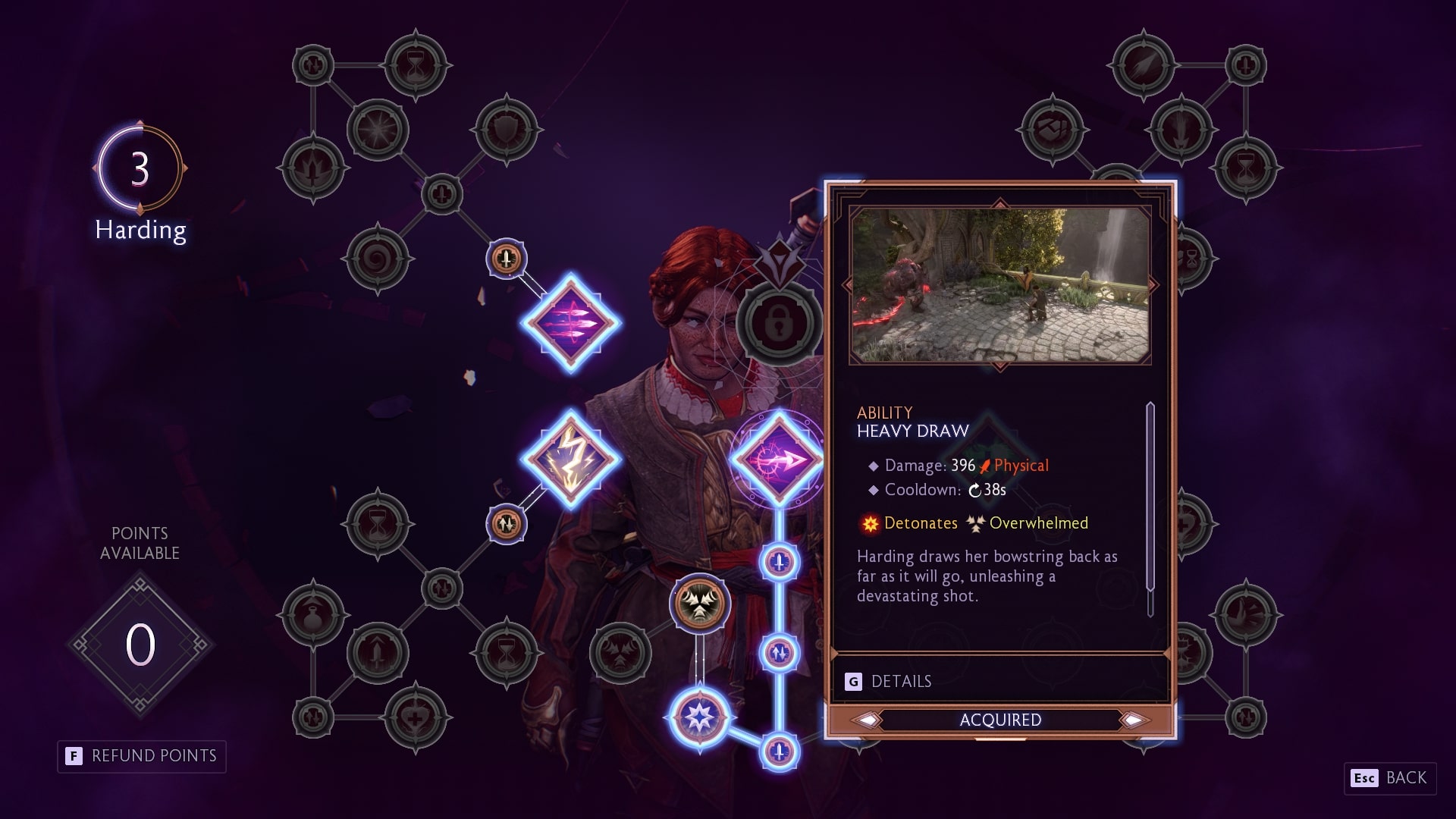Select the shield skill node
Image resolution: width=1456 pixels, height=819 pixels.
(x=507, y=130)
